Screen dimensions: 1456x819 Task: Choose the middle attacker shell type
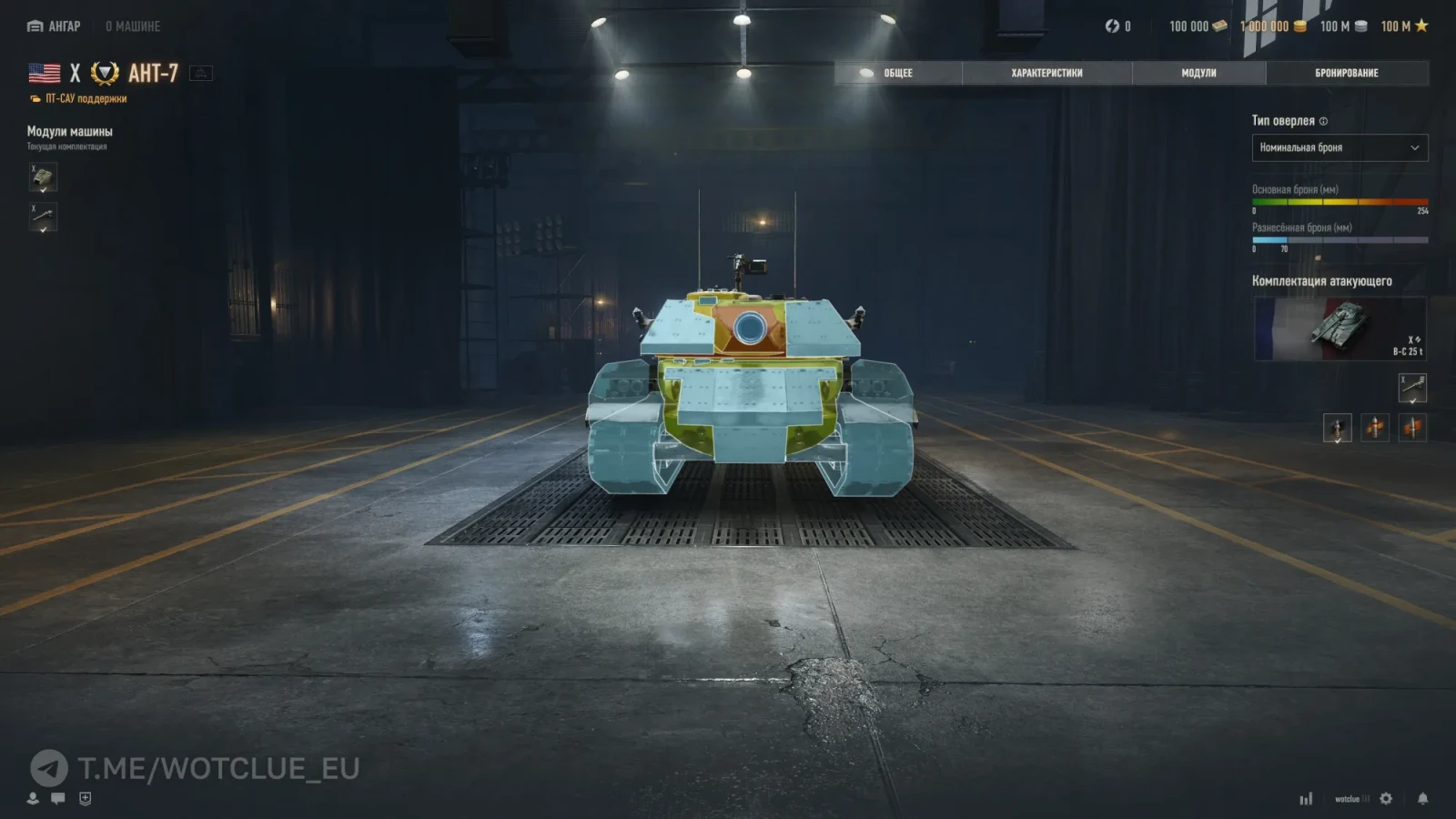tap(1375, 427)
